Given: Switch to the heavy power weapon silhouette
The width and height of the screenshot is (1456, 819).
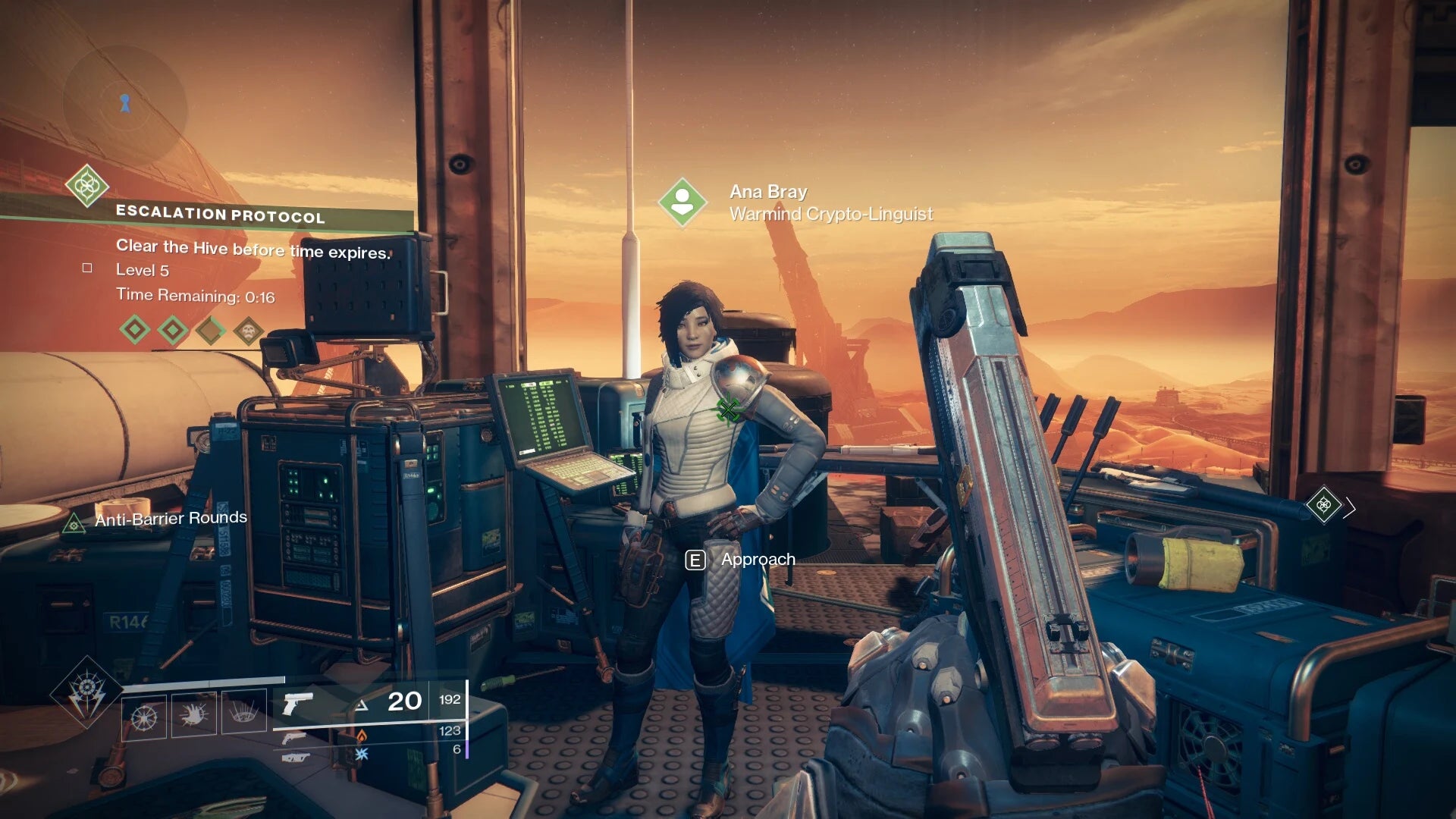Looking at the screenshot, I should (296, 757).
